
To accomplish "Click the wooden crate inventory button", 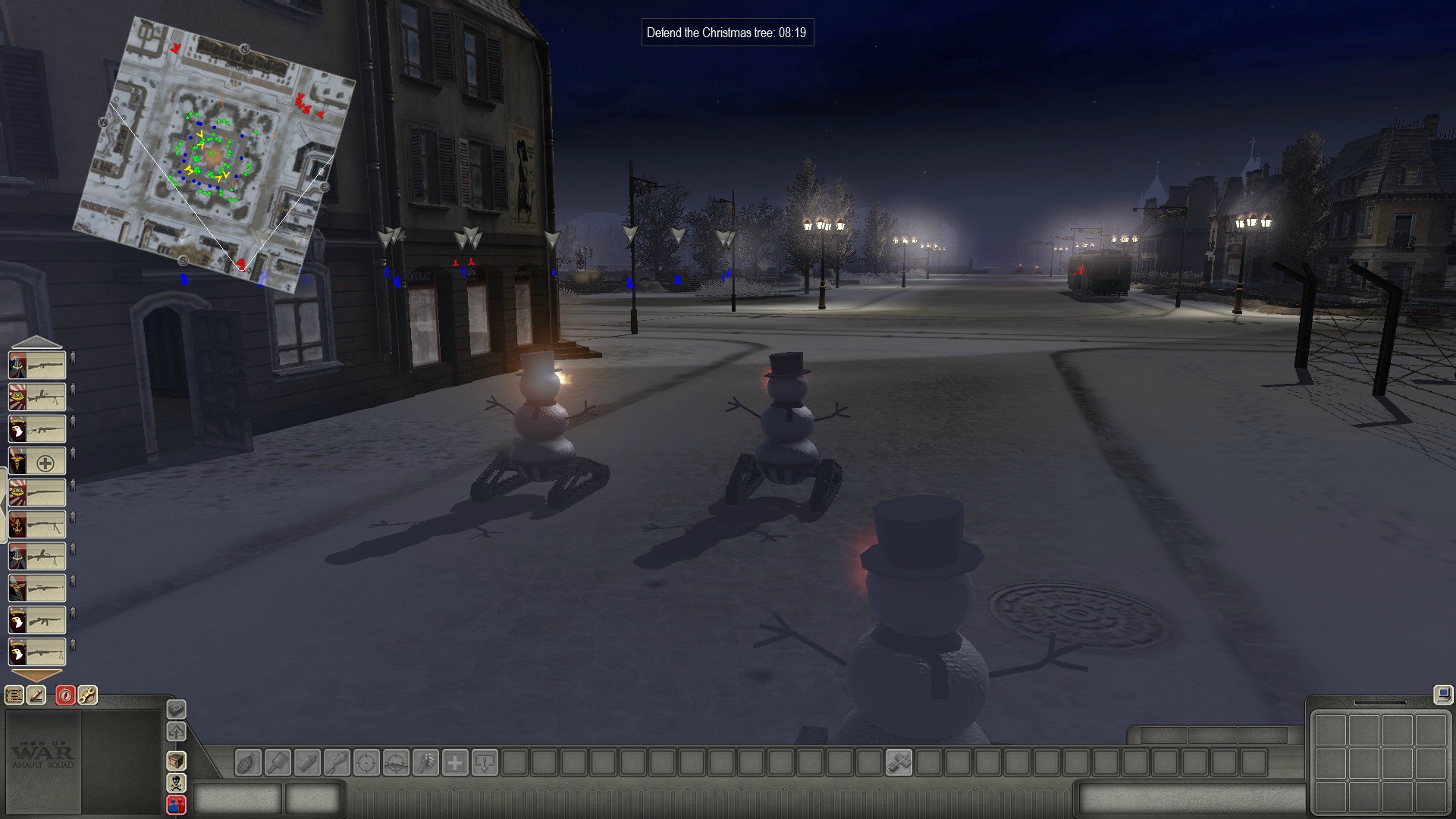I will click(x=176, y=761).
